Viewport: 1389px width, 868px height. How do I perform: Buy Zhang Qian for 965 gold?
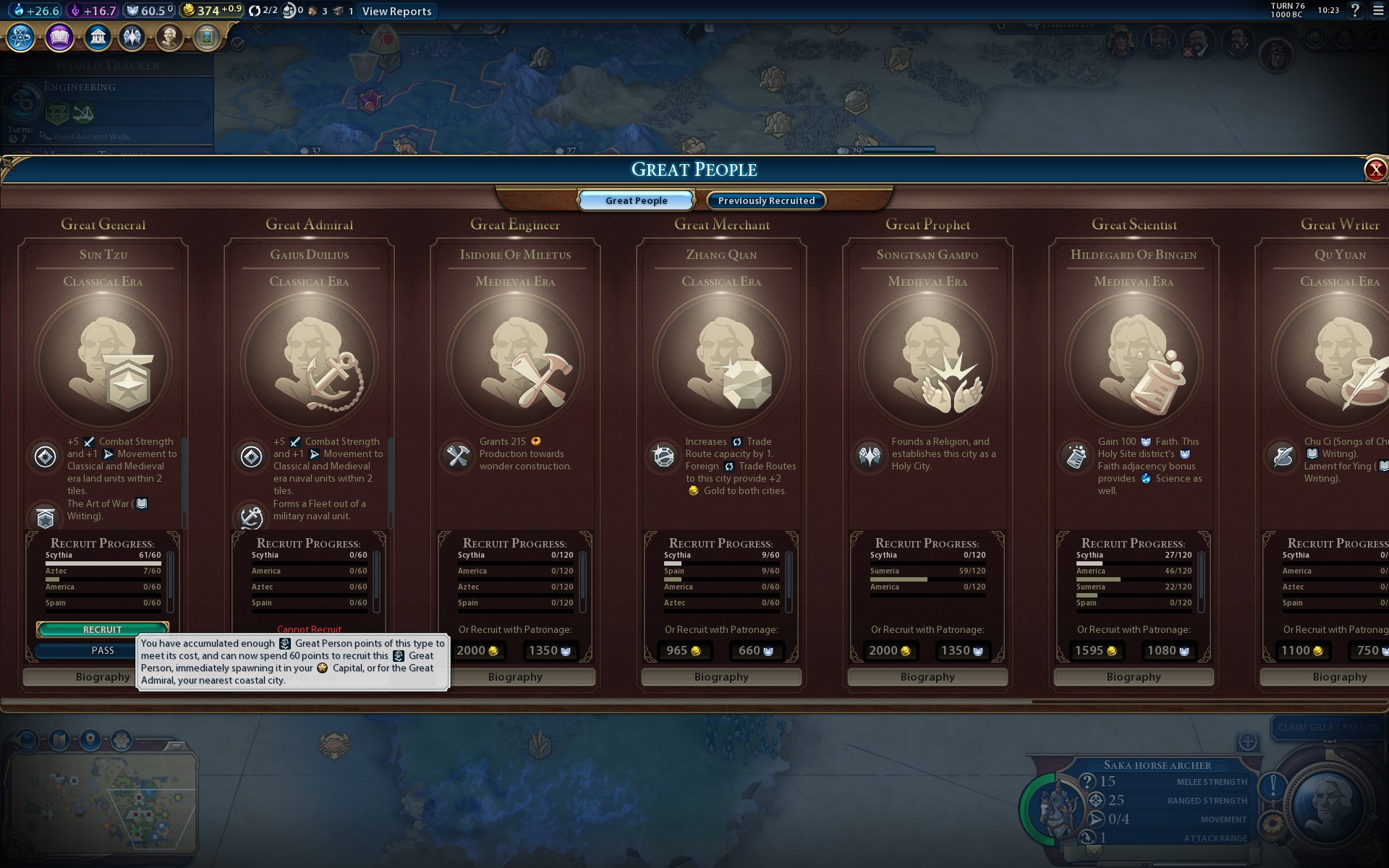tap(684, 650)
